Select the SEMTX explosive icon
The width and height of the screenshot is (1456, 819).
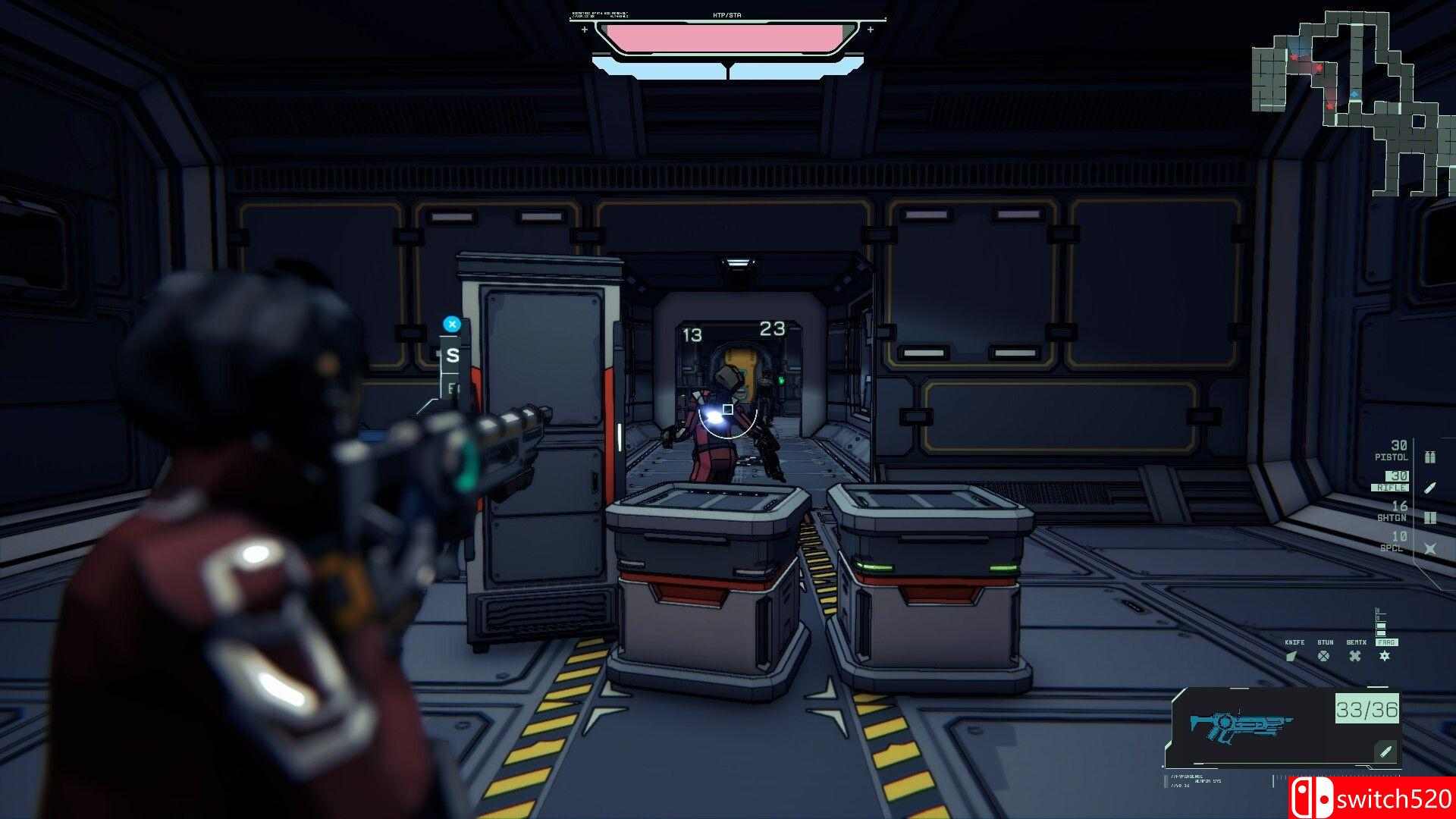(1355, 656)
